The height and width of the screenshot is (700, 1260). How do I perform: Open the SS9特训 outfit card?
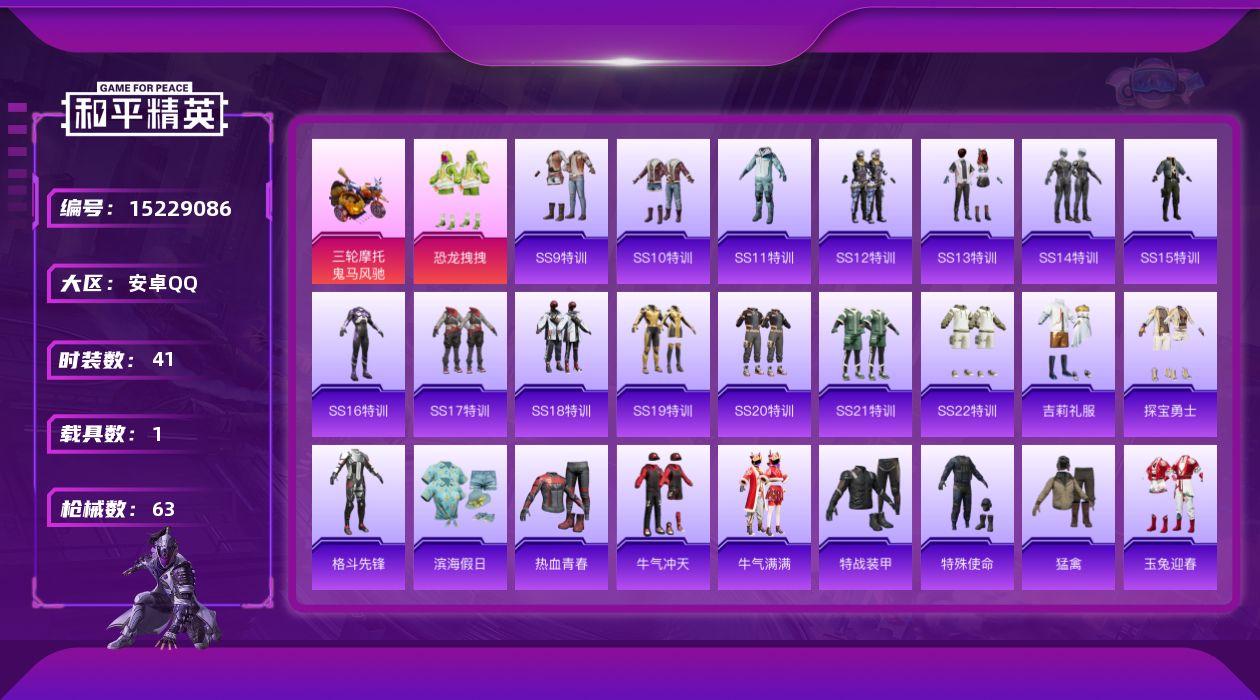[561, 211]
